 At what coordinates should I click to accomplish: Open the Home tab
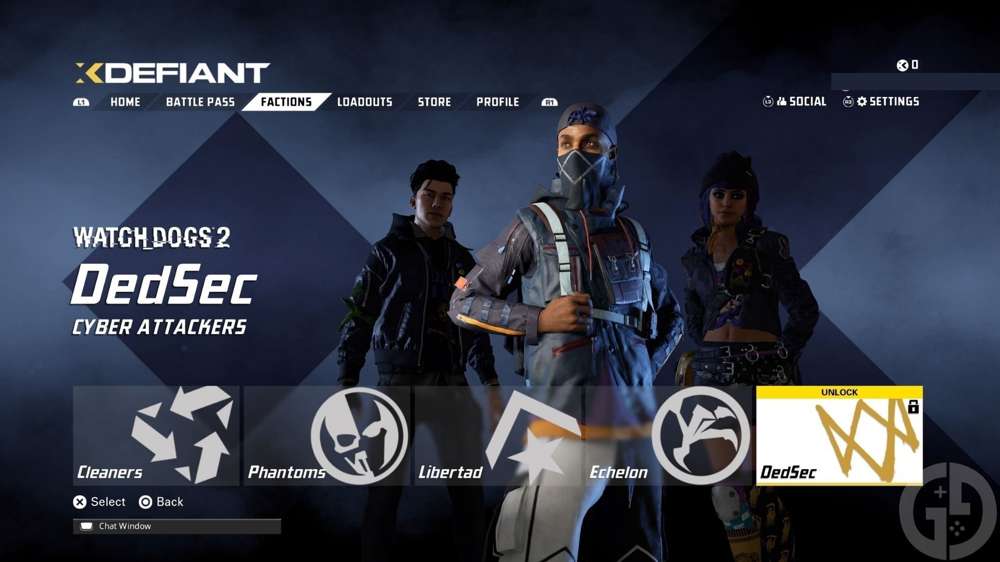(x=125, y=102)
